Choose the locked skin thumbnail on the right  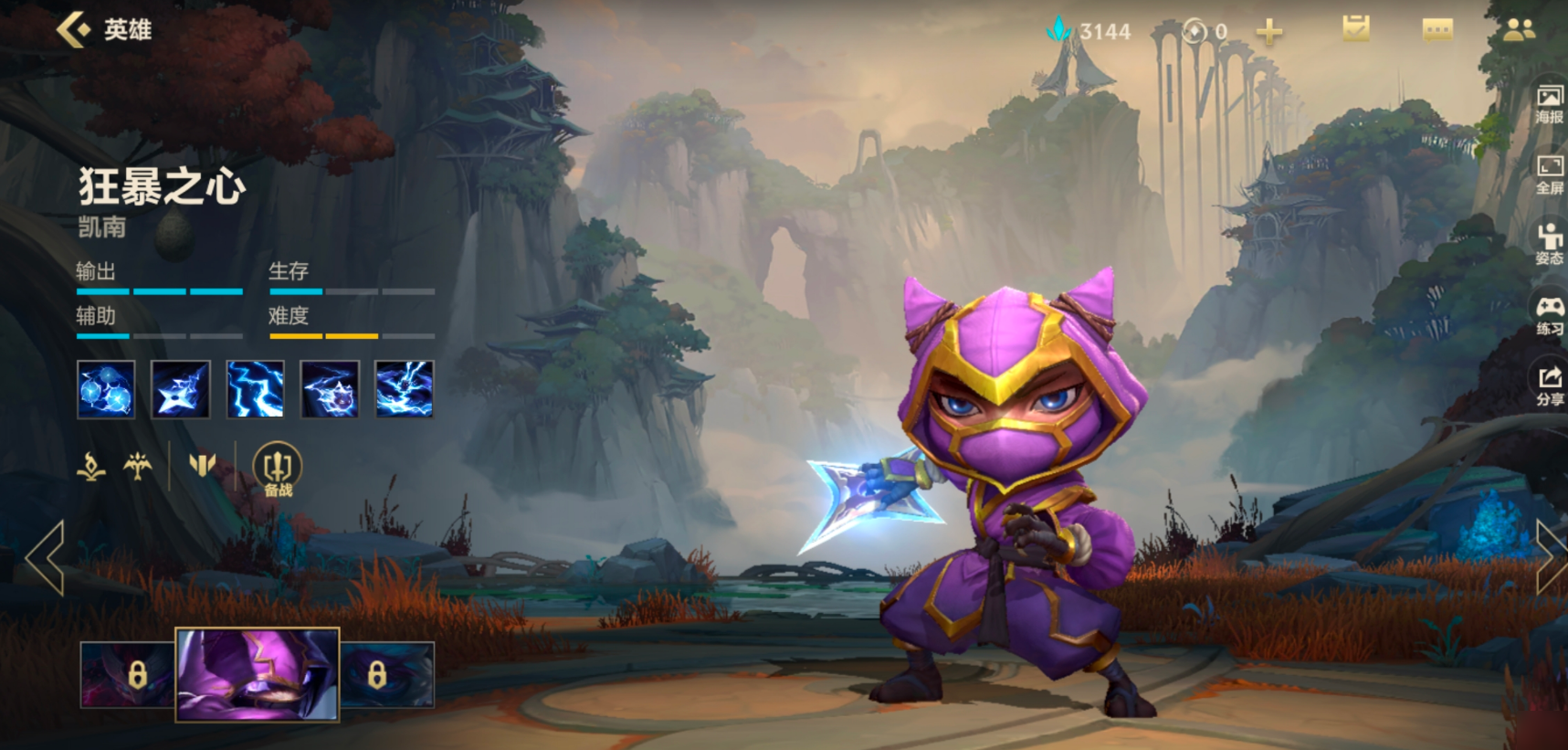pos(387,675)
